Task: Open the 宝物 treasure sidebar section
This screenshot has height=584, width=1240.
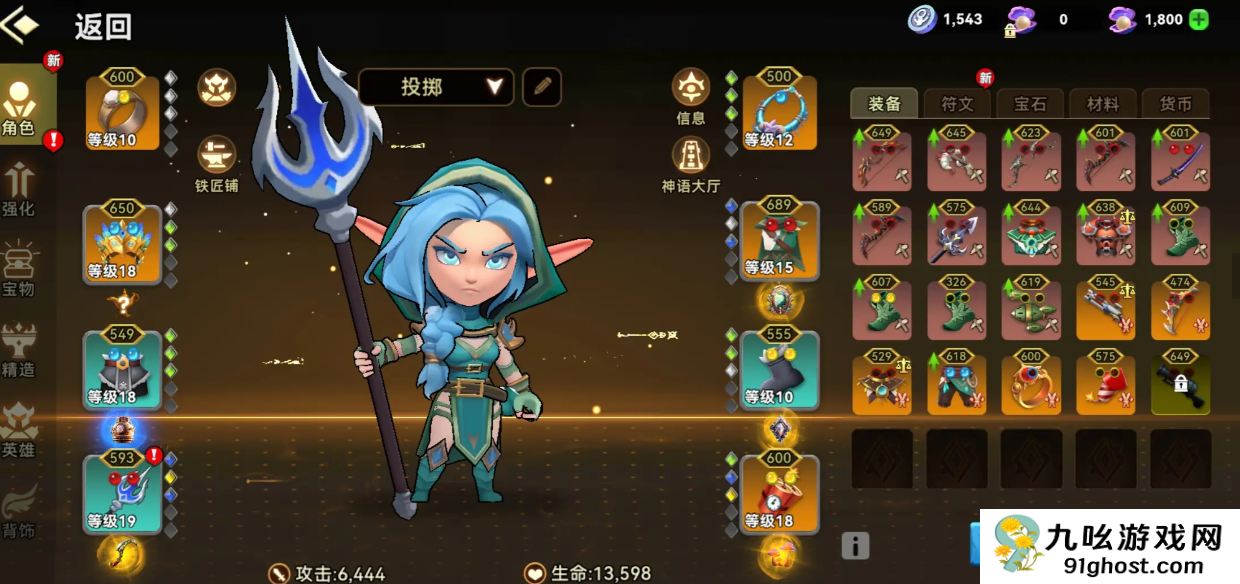Action: coord(18,270)
